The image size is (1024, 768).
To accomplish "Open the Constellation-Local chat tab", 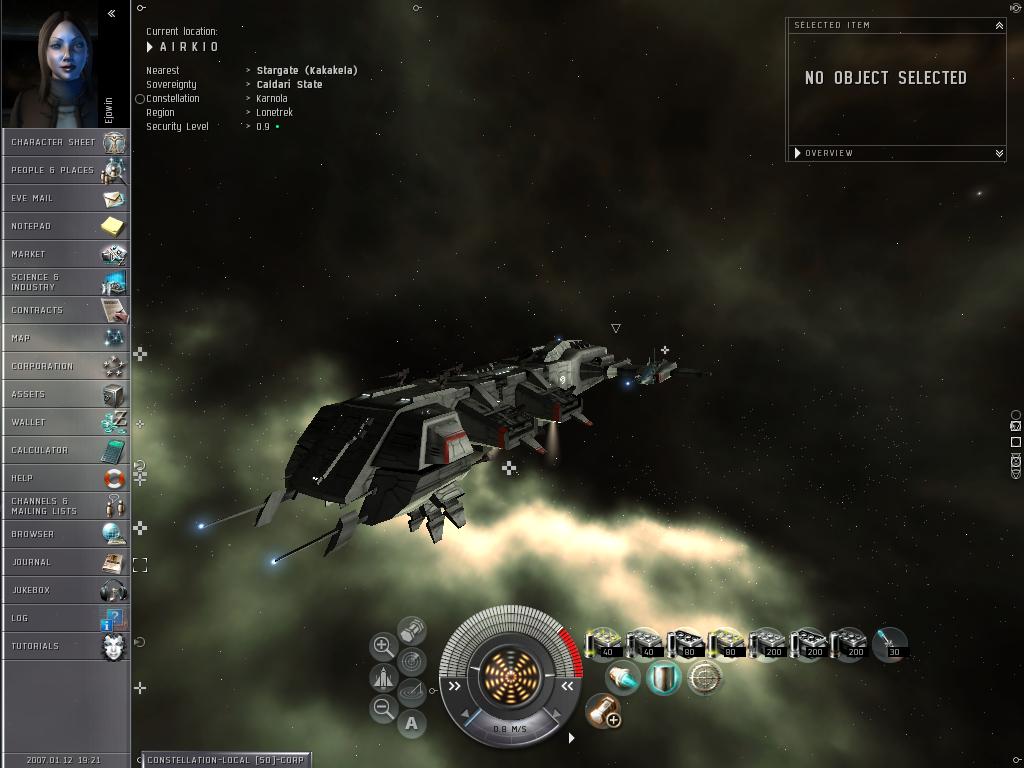I will coord(226,760).
